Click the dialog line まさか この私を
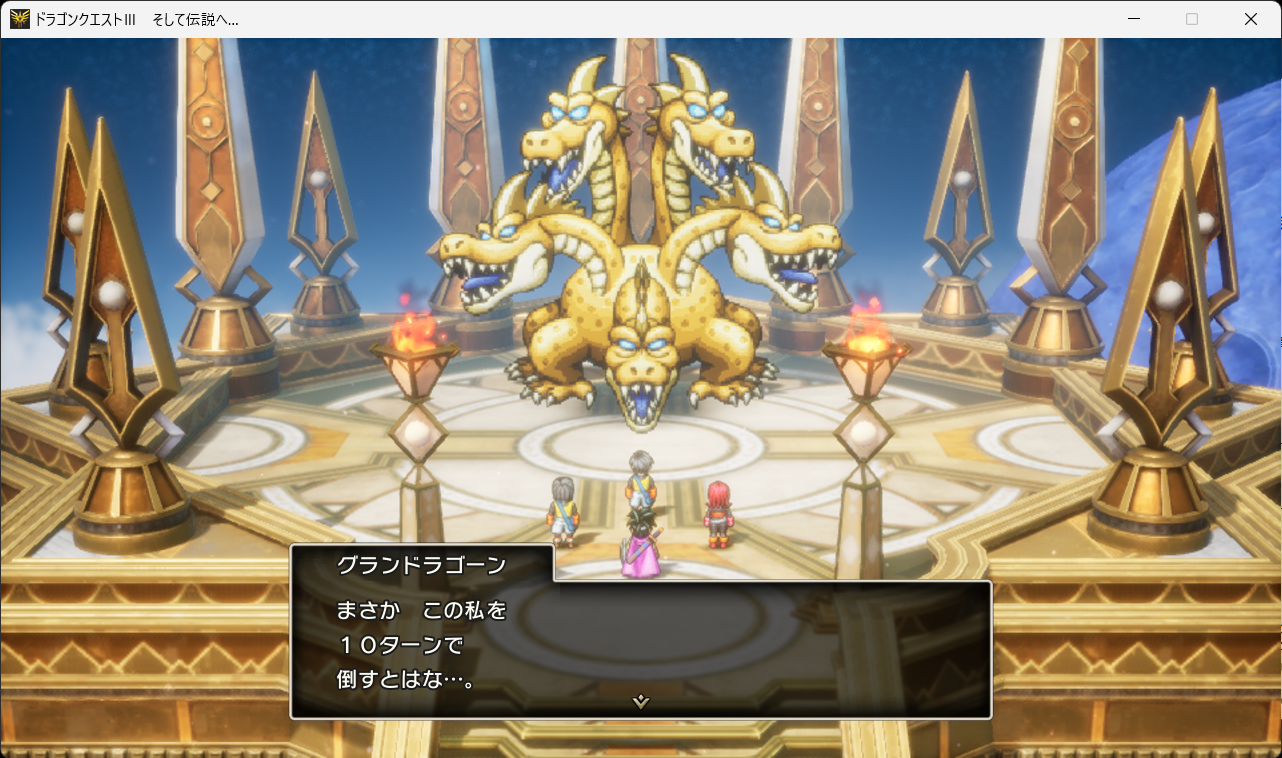Screen dimensions: 1282x758 [x=420, y=608]
